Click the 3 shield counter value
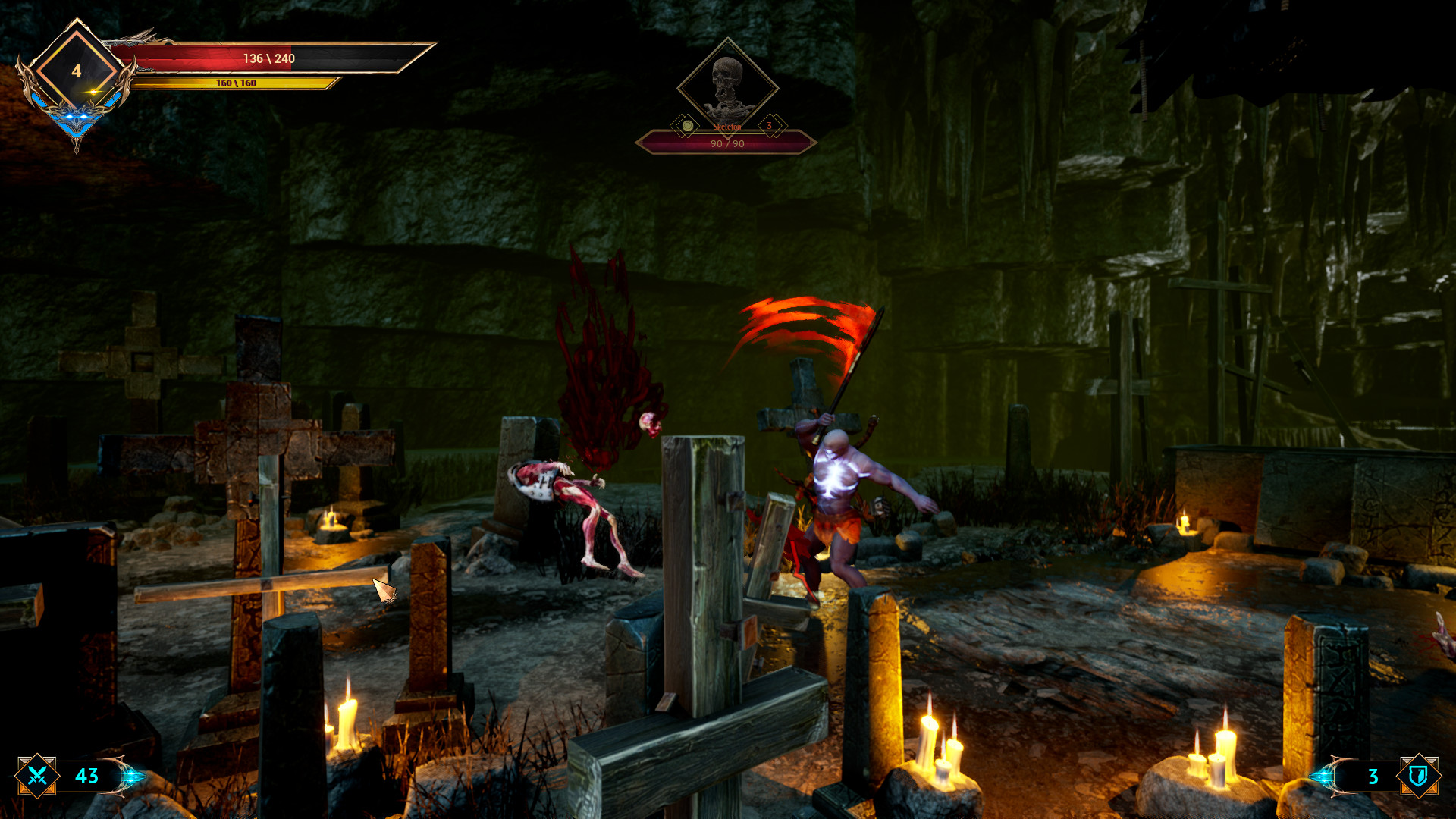This screenshot has height=819, width=1456. tap(1373, 777)
